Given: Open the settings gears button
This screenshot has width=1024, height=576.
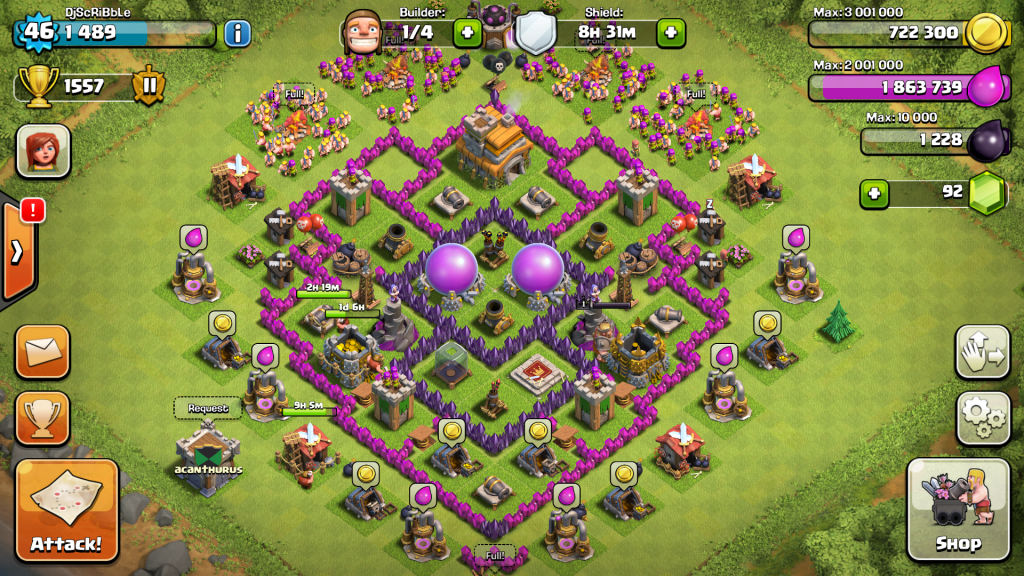Looking at the screenshot, I should (x=982, y=418).
